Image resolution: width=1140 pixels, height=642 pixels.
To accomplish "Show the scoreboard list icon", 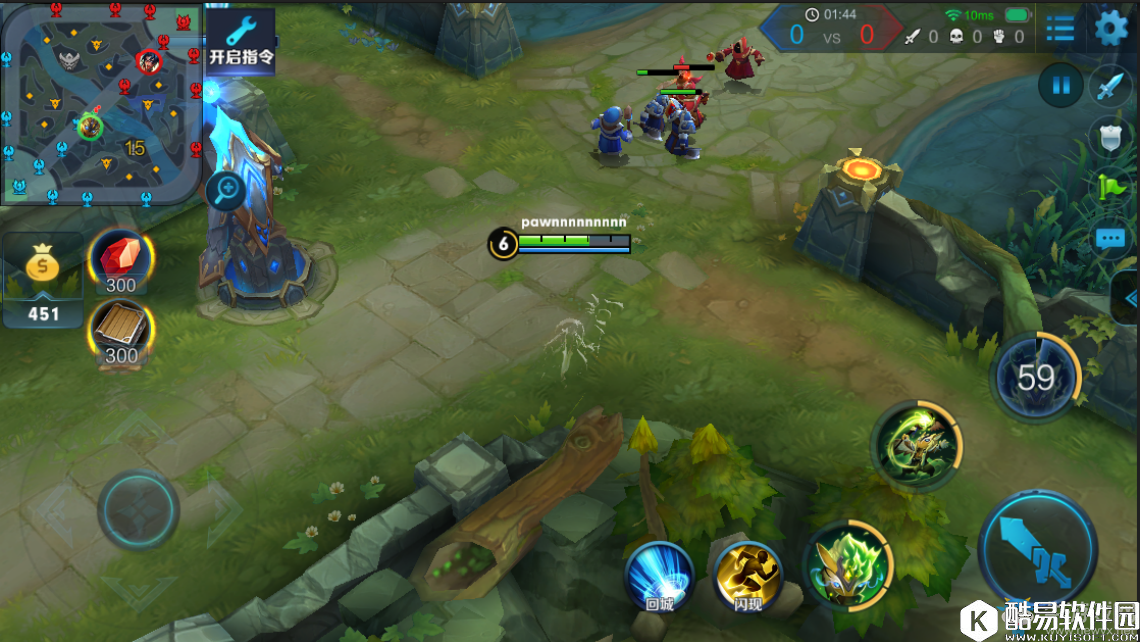I will [x=1060, y=29].
